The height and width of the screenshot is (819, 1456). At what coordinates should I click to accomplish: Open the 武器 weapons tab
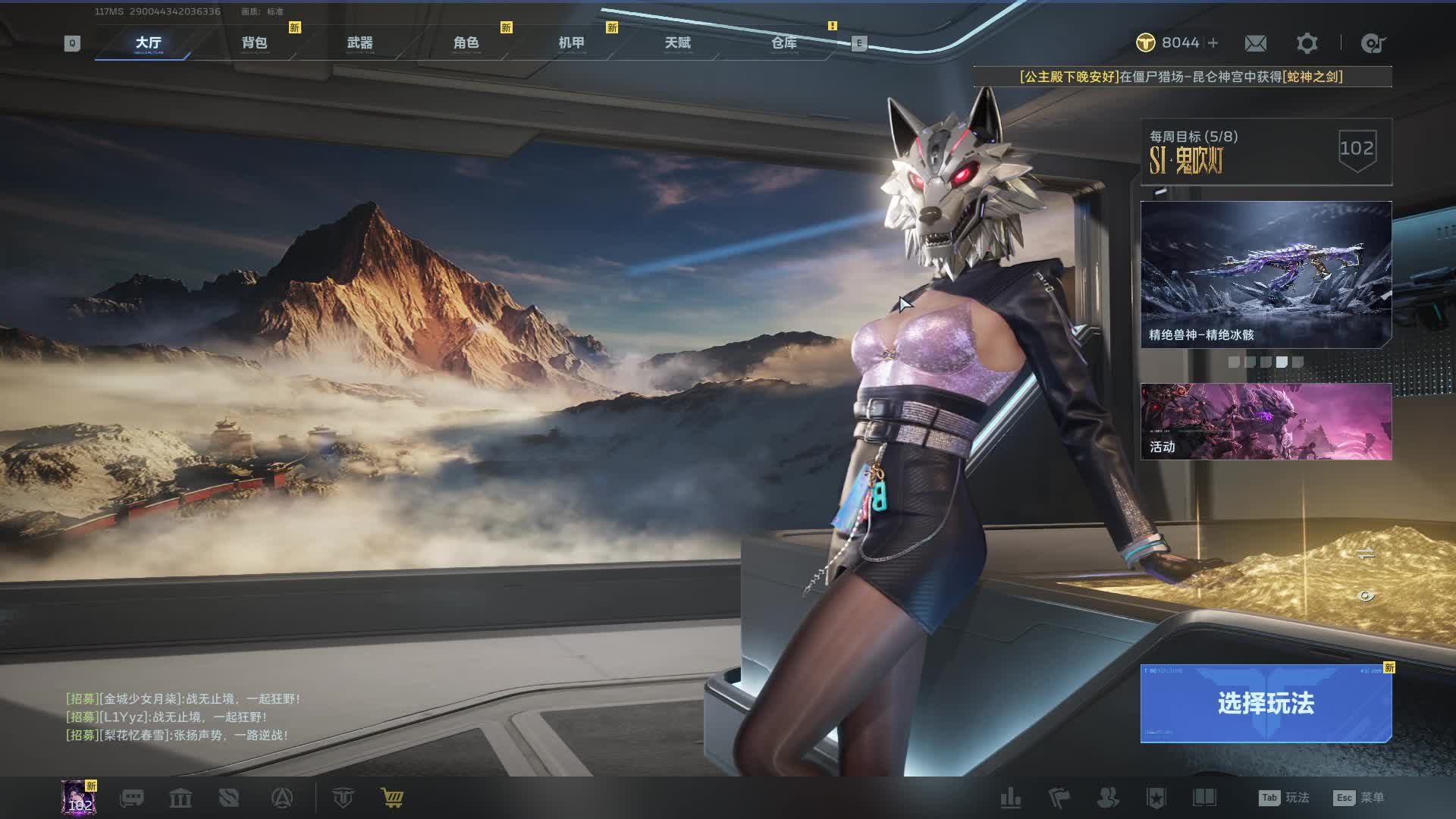(360, 43)
